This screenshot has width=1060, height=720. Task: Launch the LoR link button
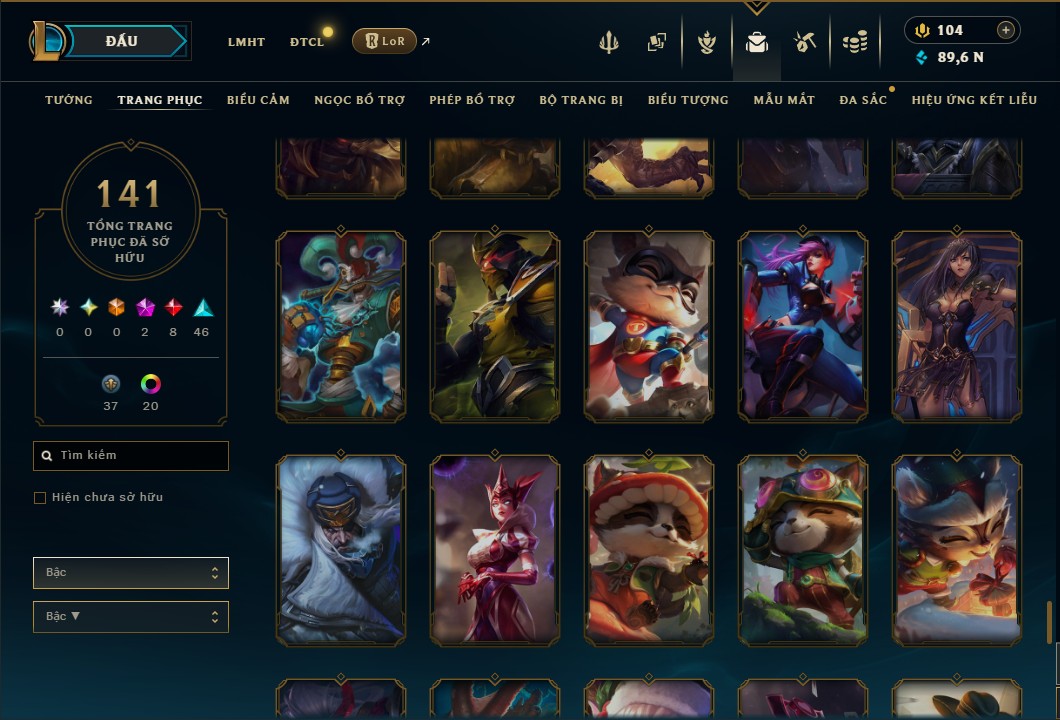tap(385, 41)
